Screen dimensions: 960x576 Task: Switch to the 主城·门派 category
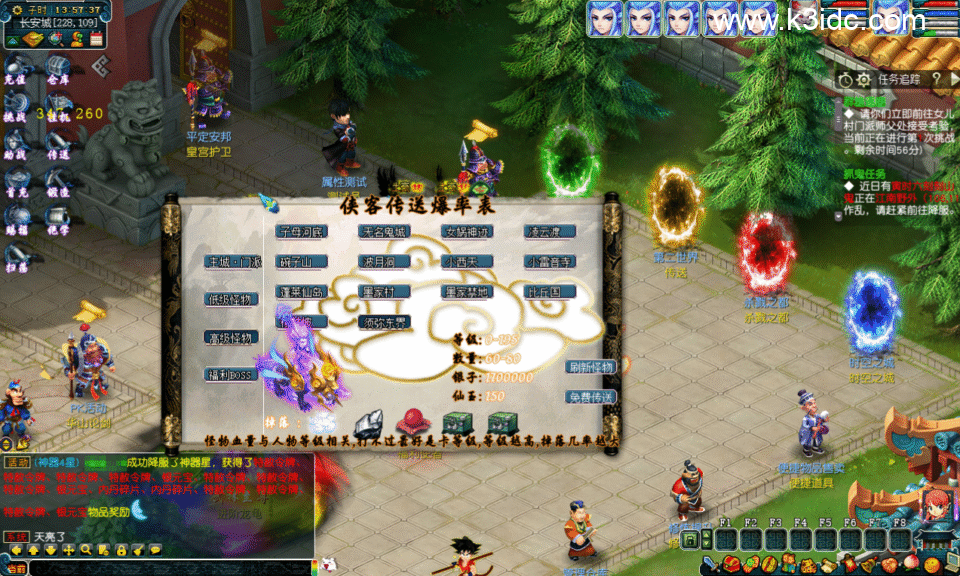coord(232,262)
